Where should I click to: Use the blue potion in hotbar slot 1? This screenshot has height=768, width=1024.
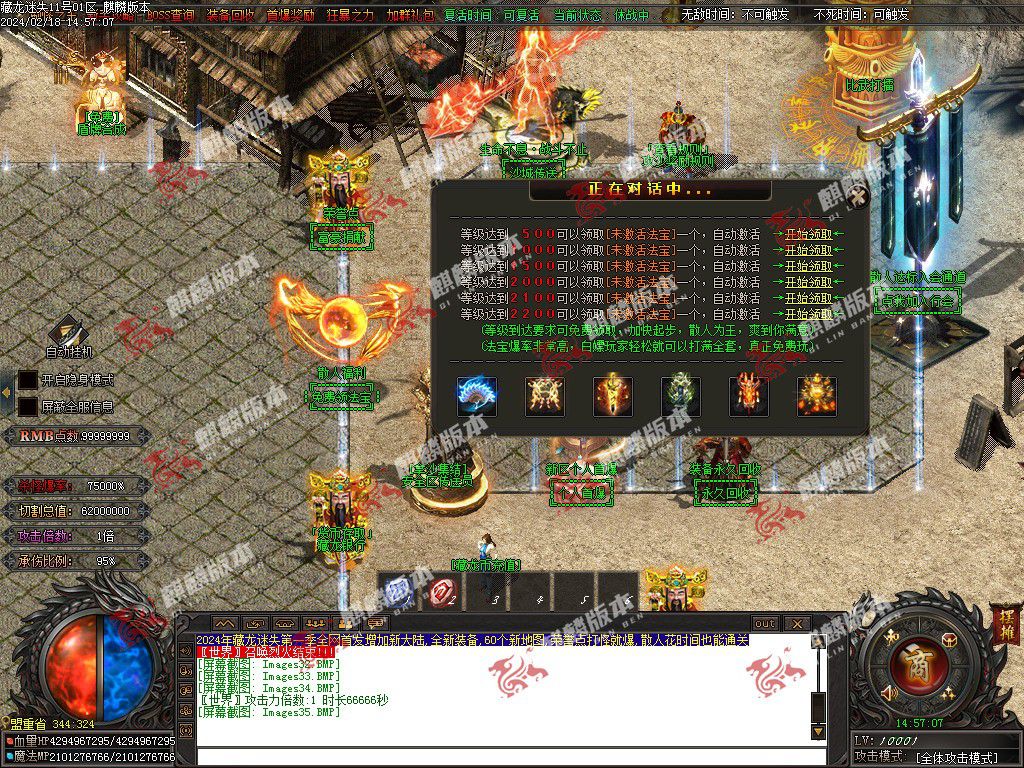(x=396, y=590)
